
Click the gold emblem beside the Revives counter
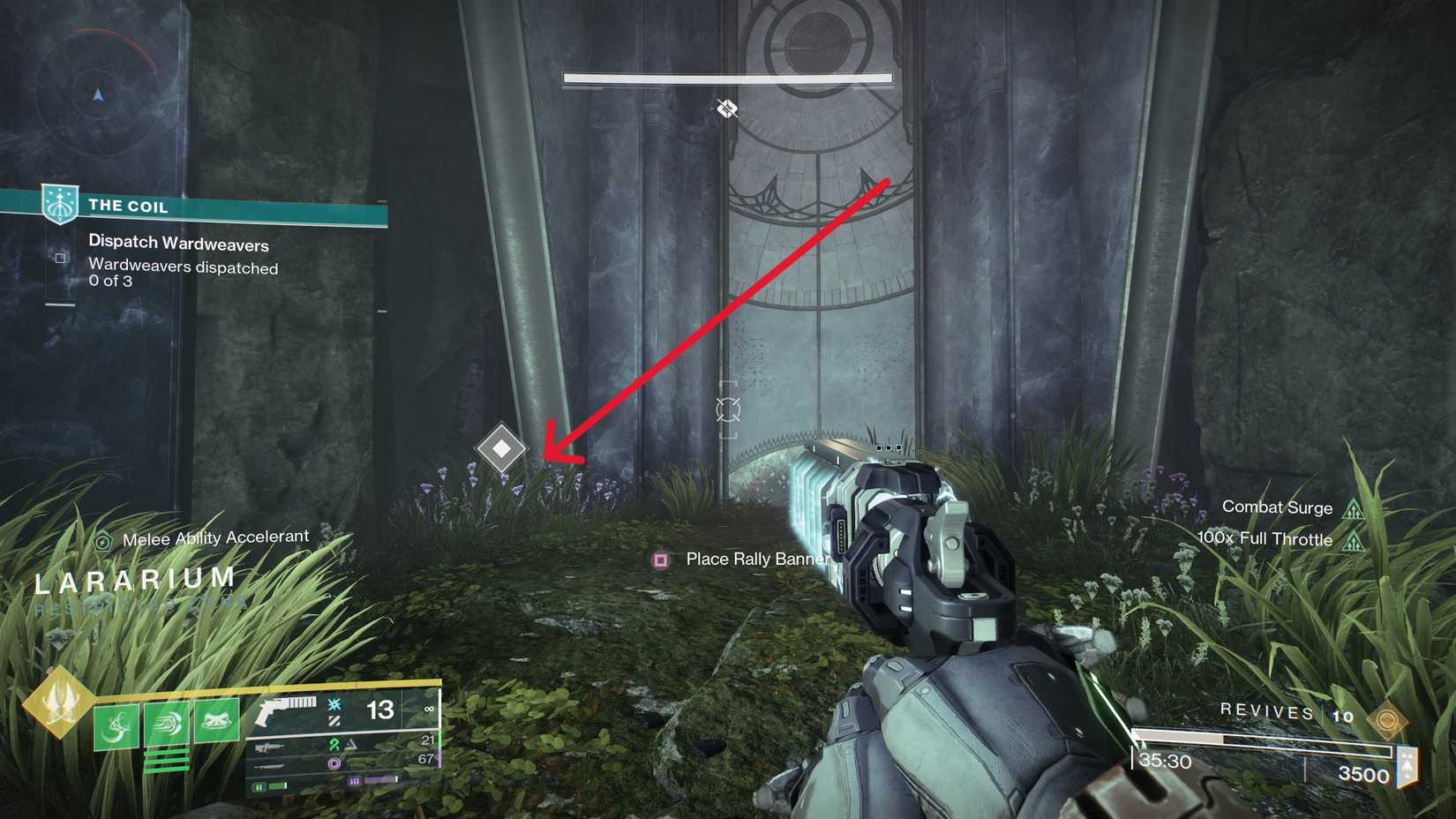[x=1387, y=720]
